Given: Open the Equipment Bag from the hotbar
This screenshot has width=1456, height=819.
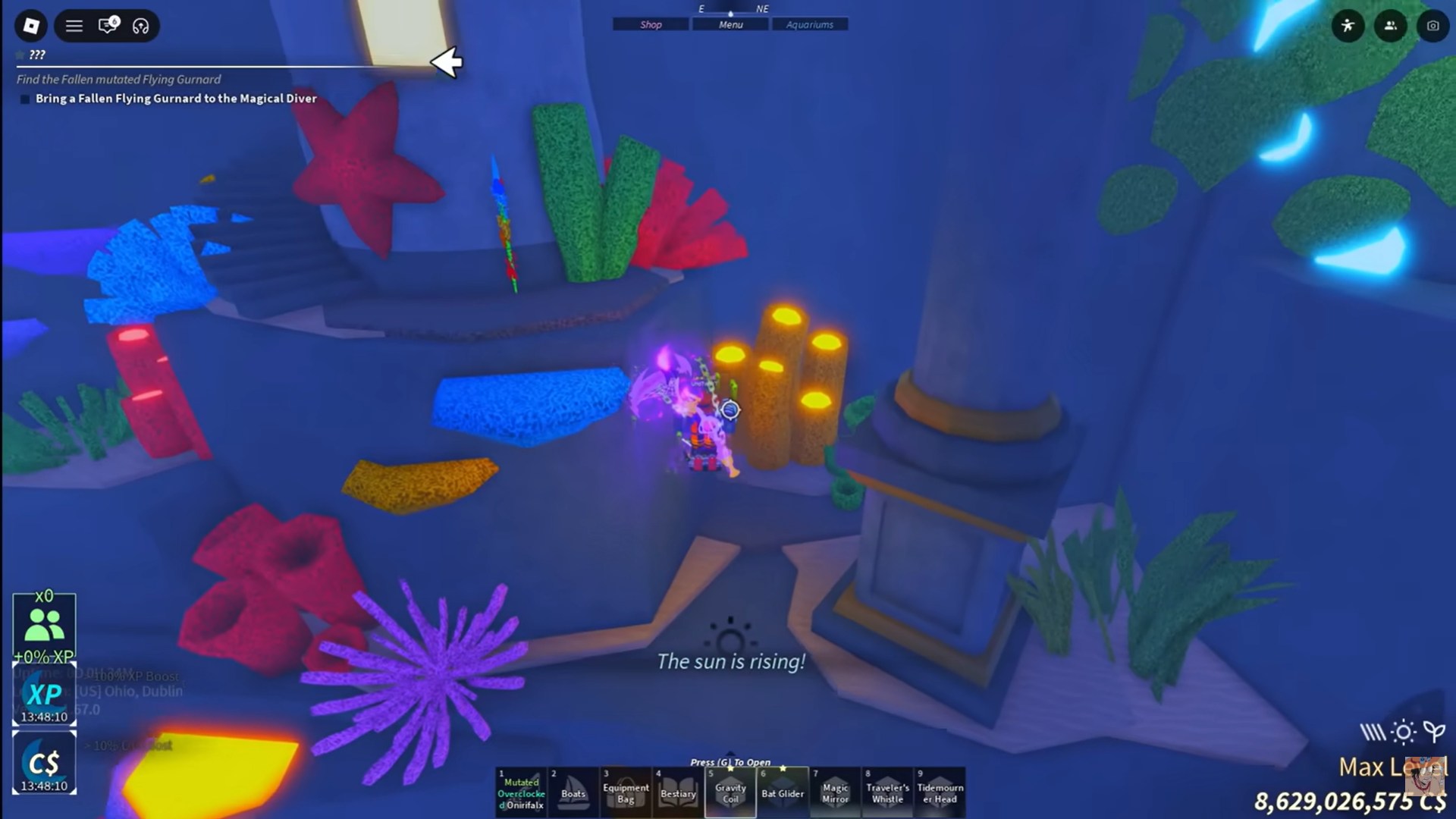Looking at the screenshot, I should [626, 791].
